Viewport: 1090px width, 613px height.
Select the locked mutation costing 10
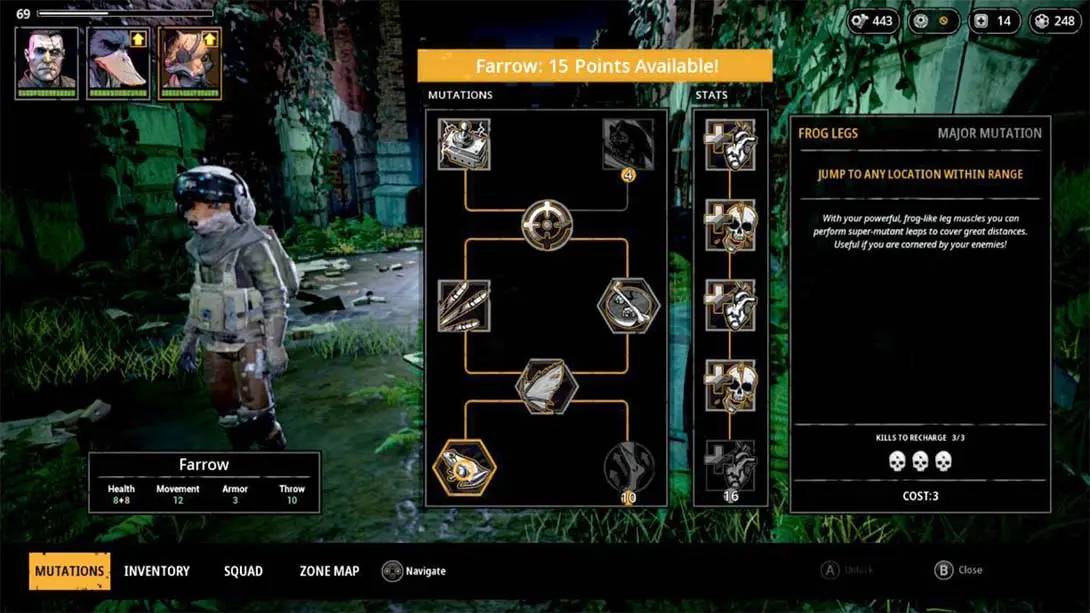tap(628, 466)
